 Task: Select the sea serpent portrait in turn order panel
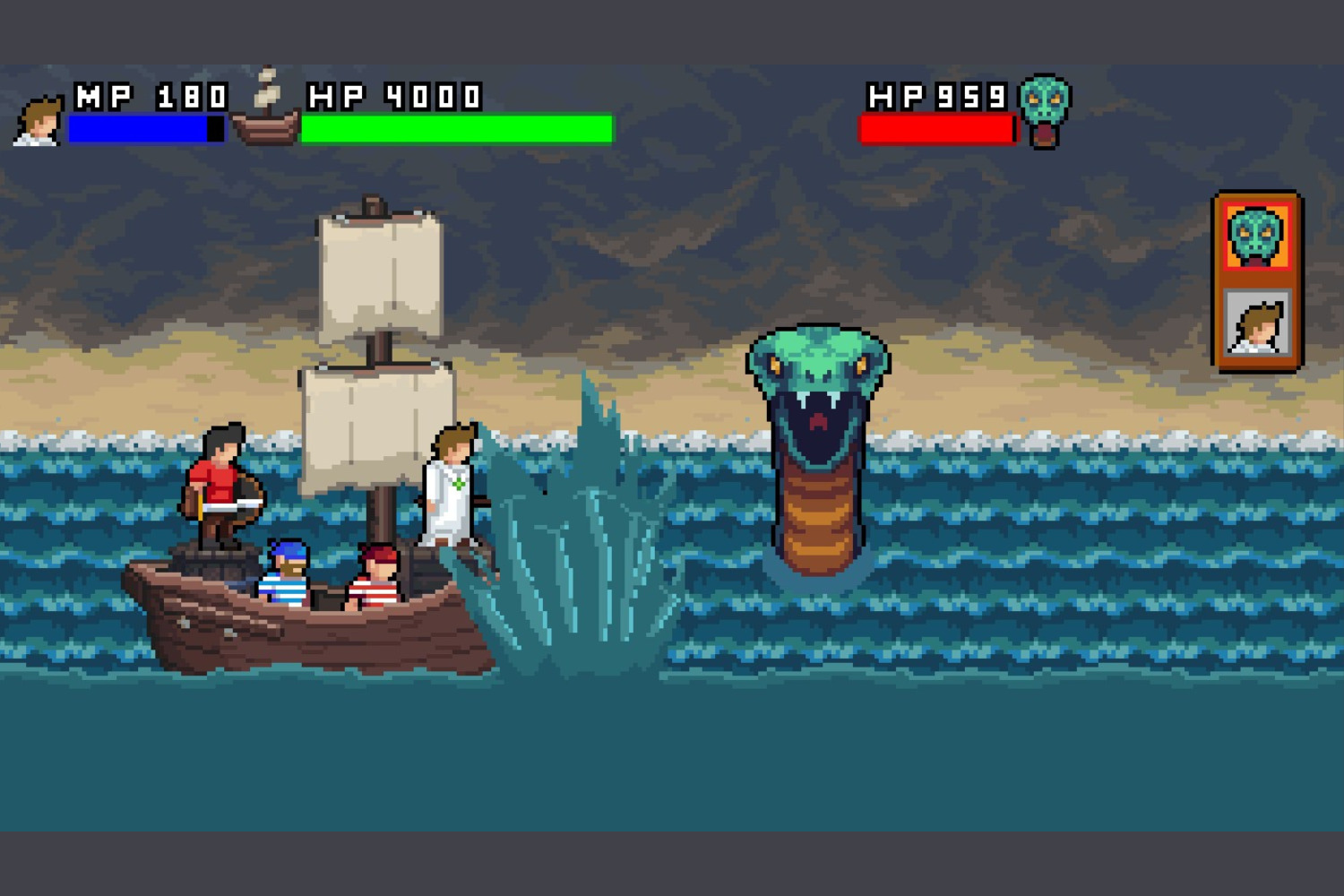click(x=1256, y=237)
